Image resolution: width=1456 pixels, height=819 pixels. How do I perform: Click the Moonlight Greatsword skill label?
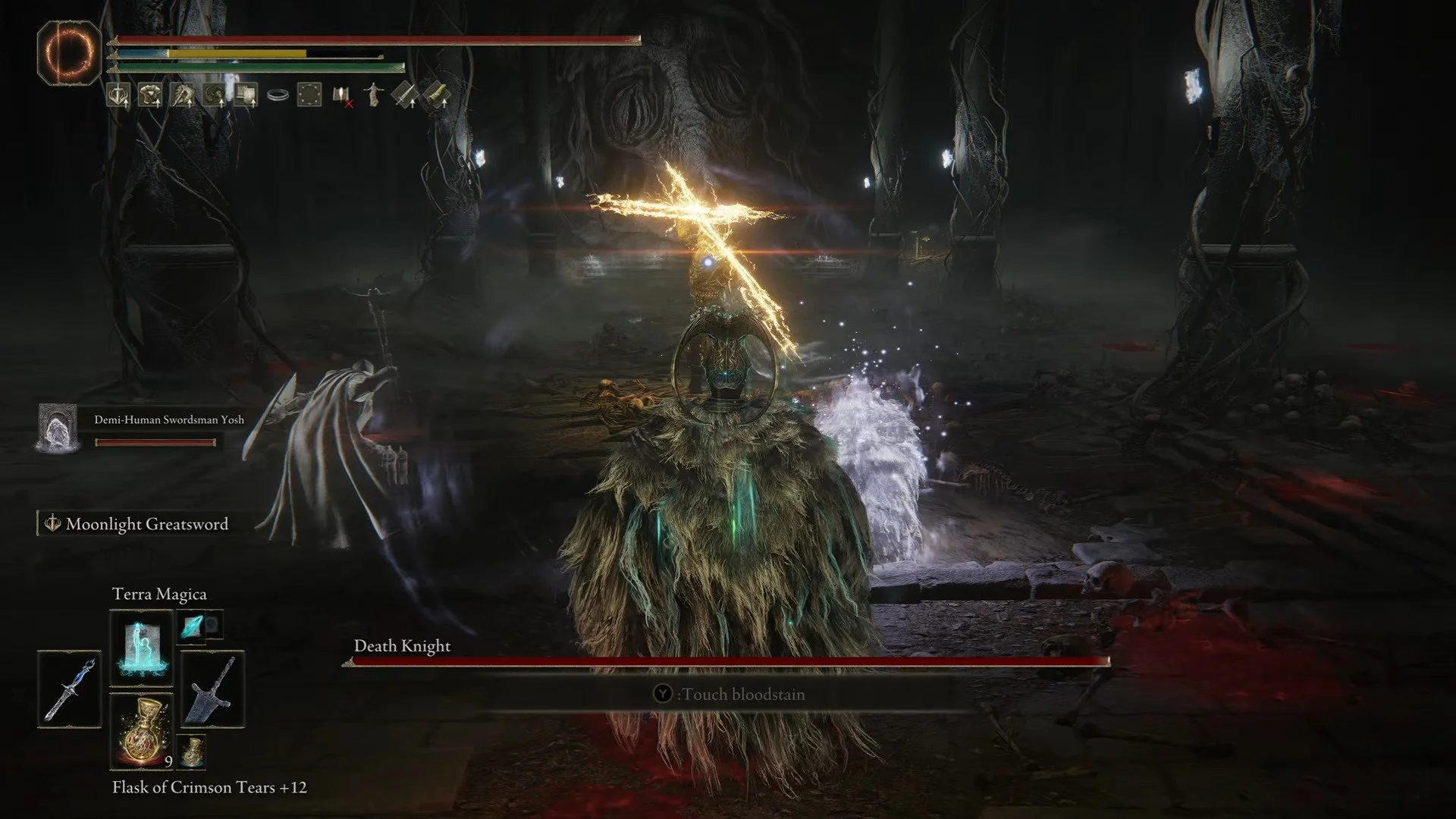(x=146, y=524)
